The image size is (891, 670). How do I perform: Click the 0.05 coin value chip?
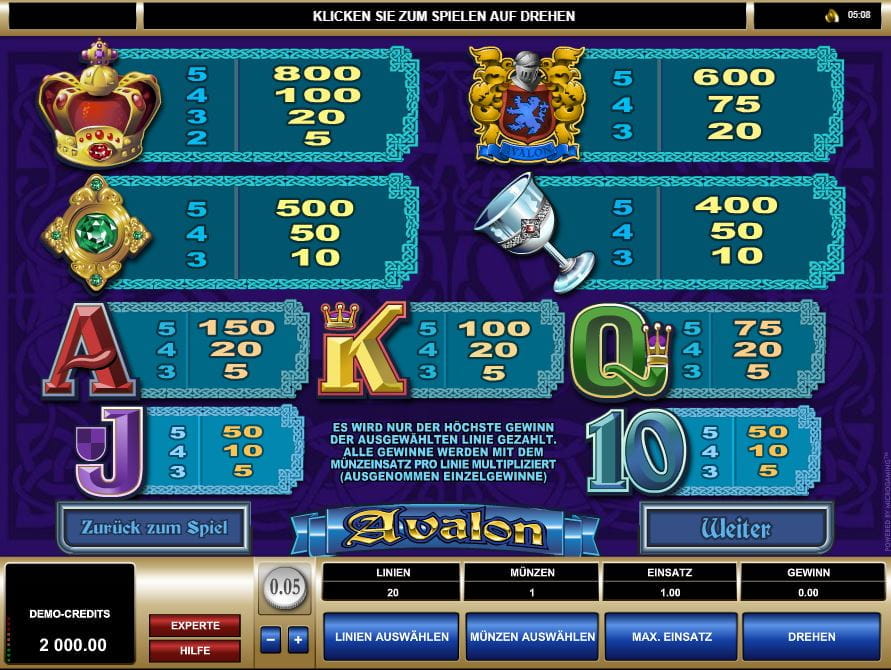(x=284, y=587)
